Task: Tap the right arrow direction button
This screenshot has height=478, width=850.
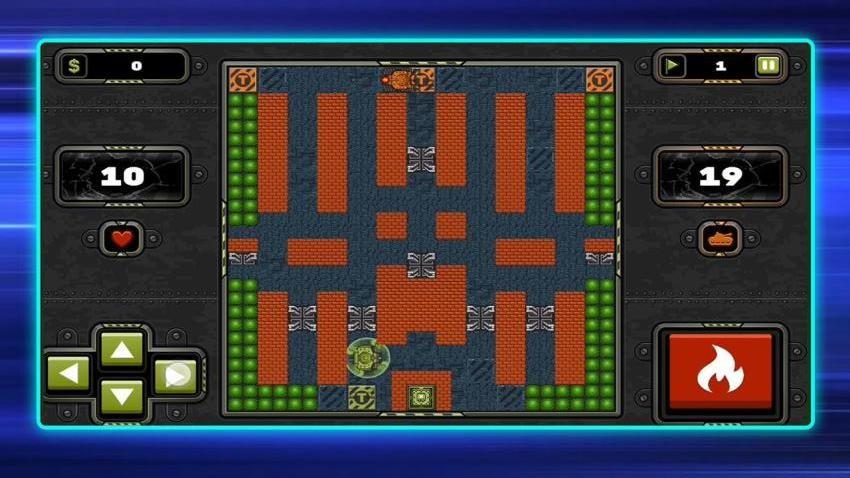Action: coord(176,375)
